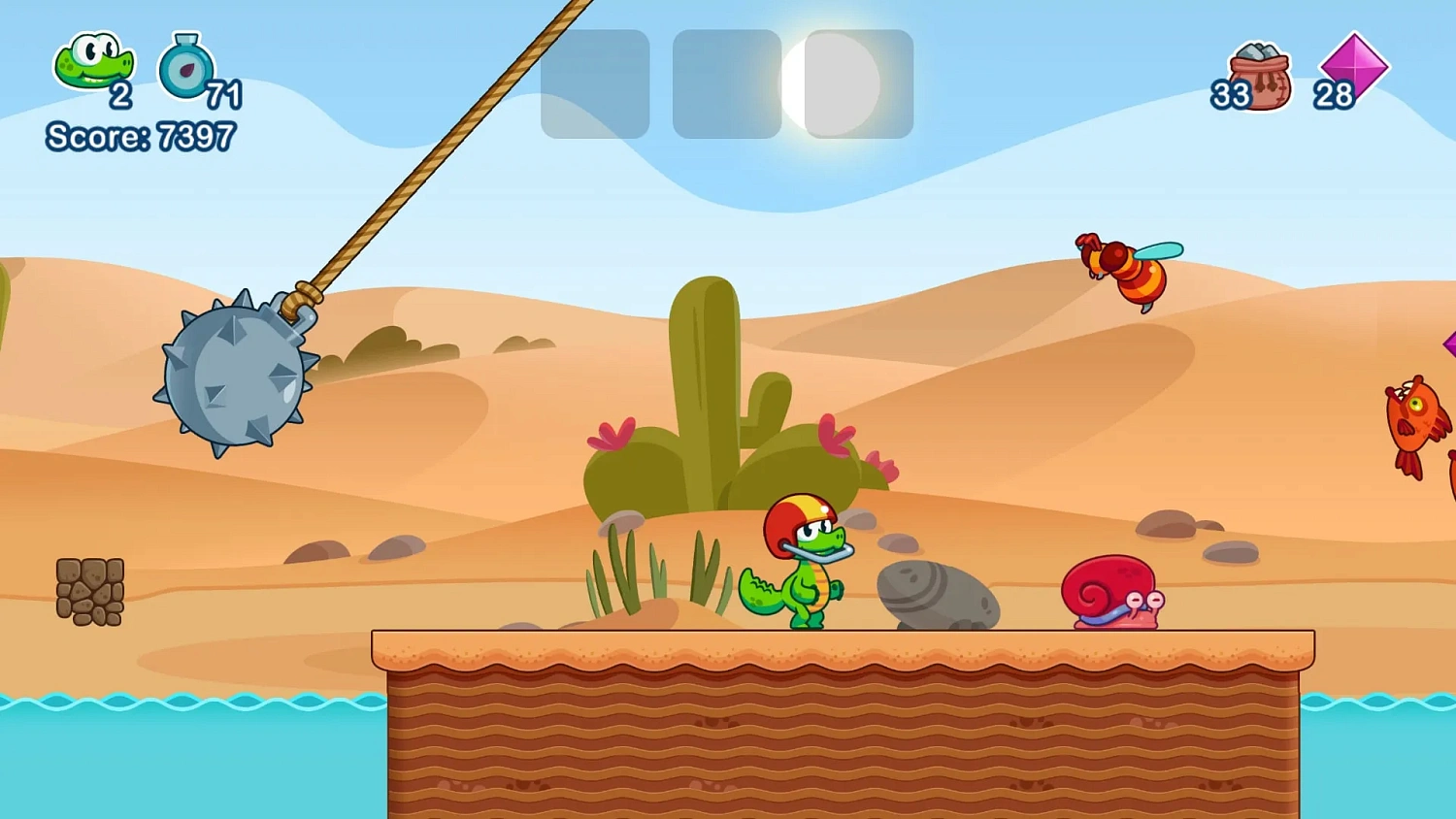1456x819 pixels.
Task: Tap the leftmost translucent control pad
Action: [594, 84]
